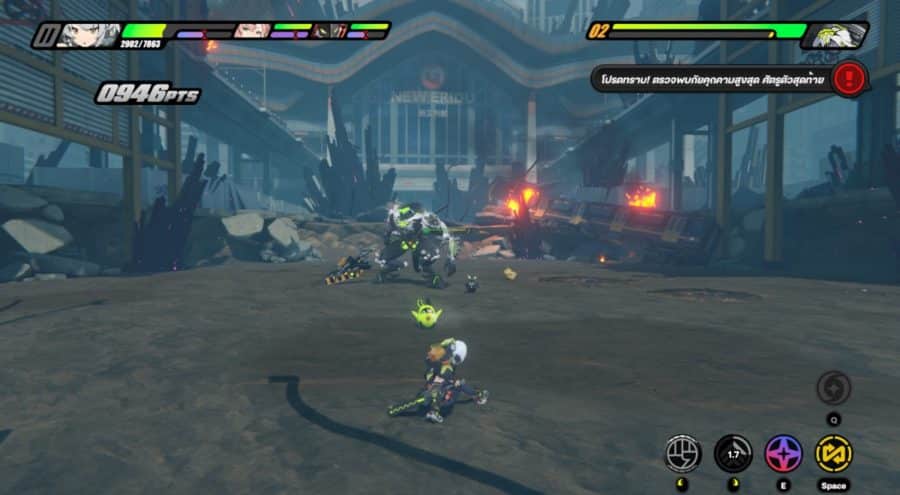Activate the pink-purple star special attack
Image resolution: width=900 pixels, height=495 pixels.
coord(783,453)
